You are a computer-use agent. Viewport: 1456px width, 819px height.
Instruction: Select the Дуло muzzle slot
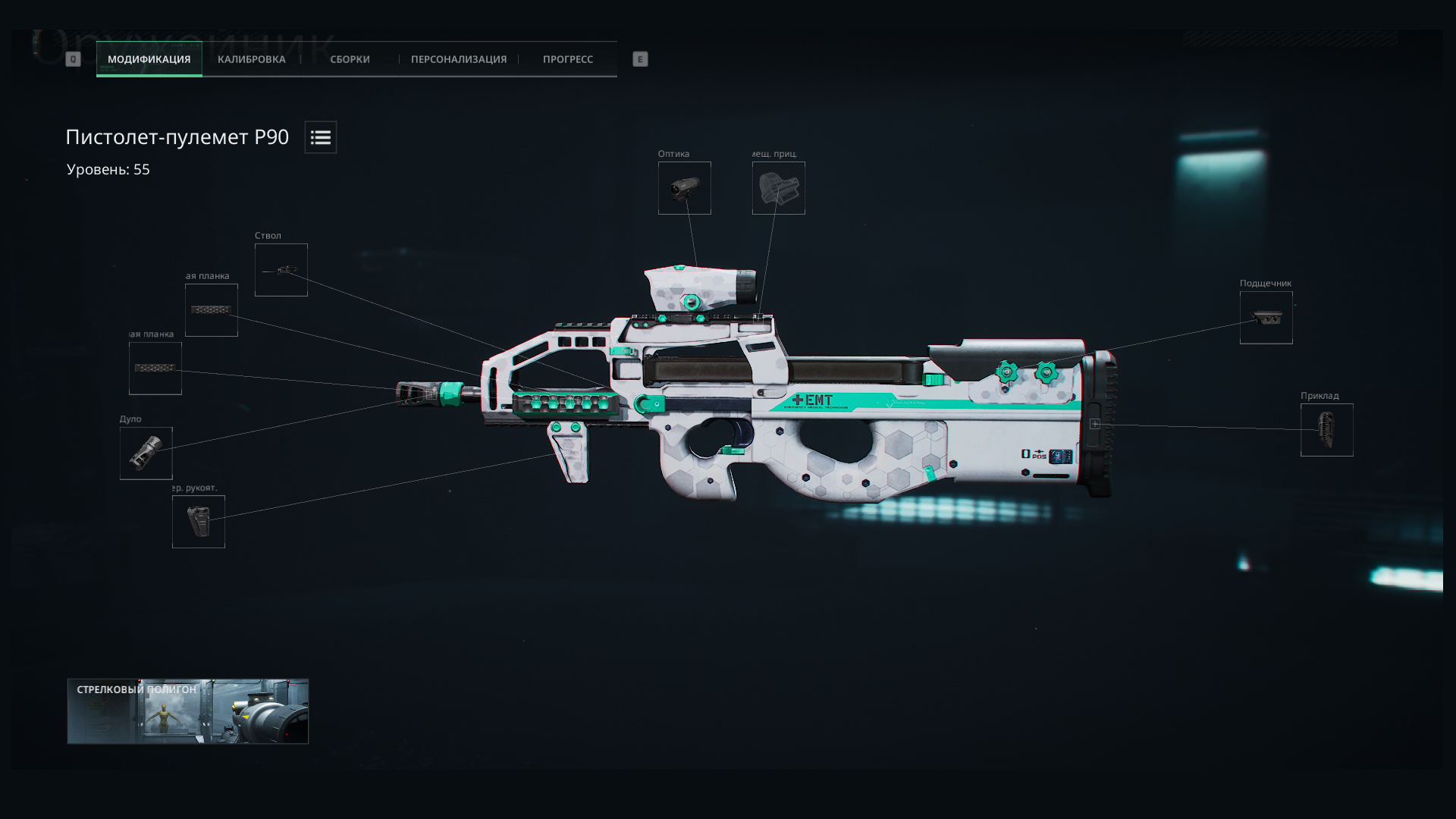(x=146, y=453)
